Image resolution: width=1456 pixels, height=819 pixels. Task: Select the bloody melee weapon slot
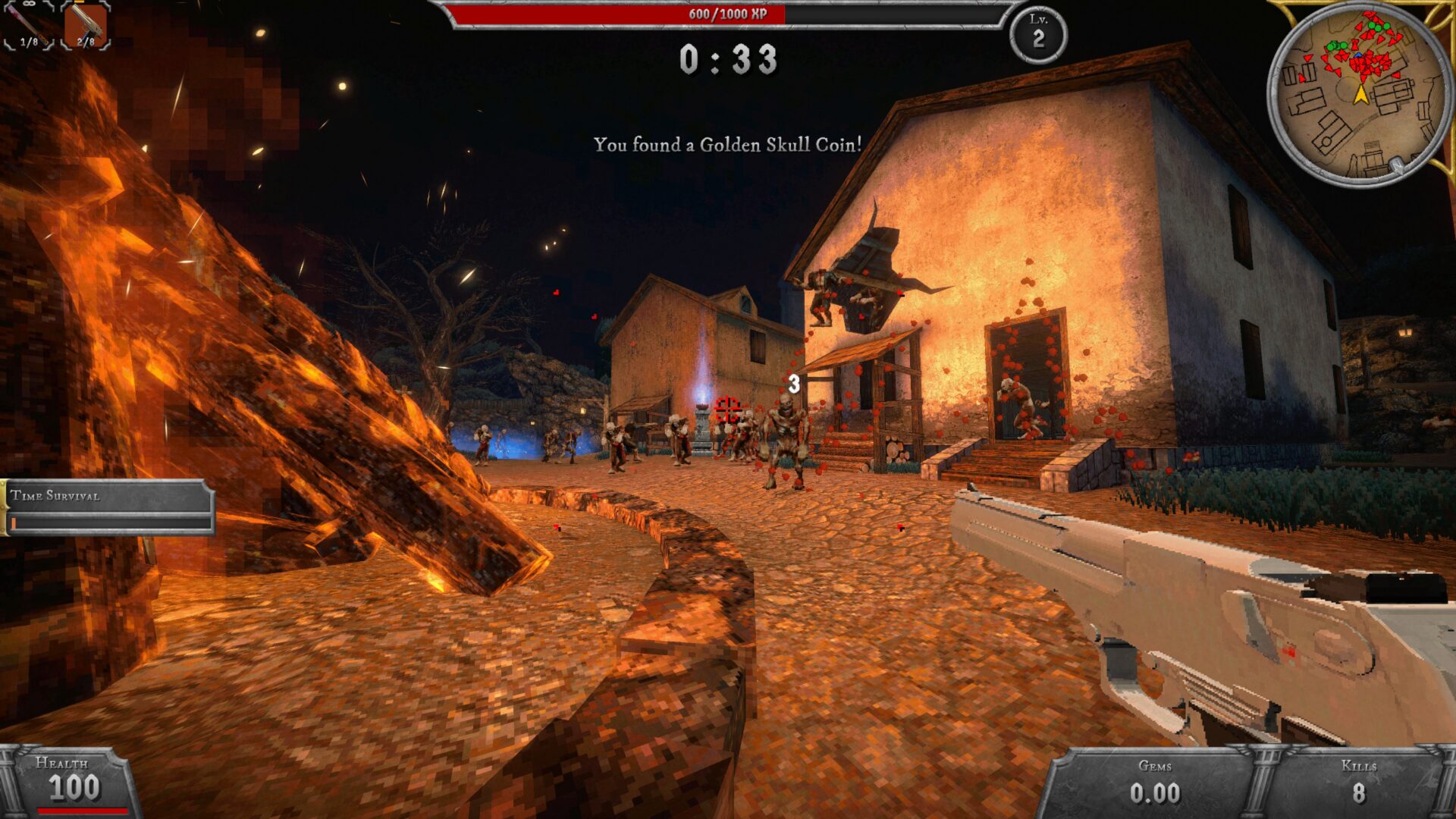point(28,25)
